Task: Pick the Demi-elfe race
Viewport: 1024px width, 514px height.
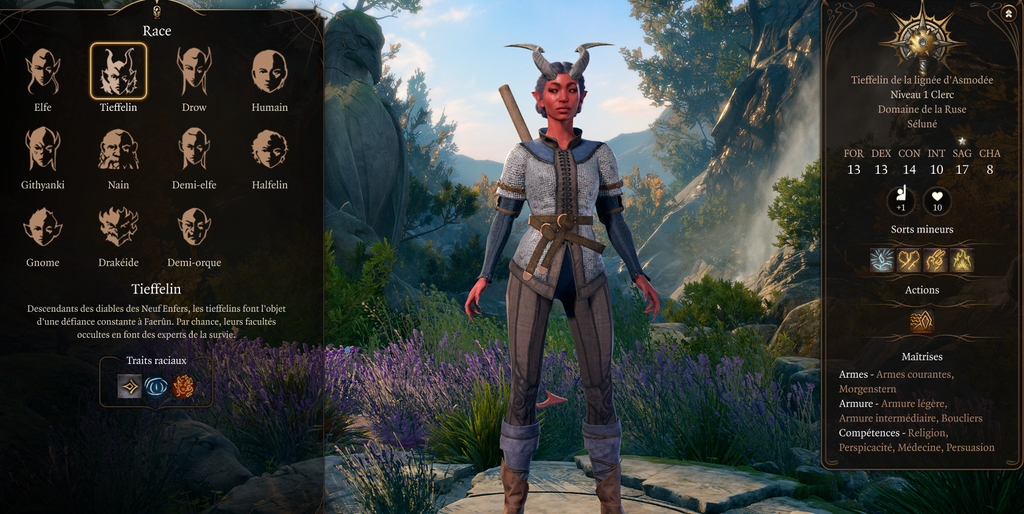Action: [194, 148]
